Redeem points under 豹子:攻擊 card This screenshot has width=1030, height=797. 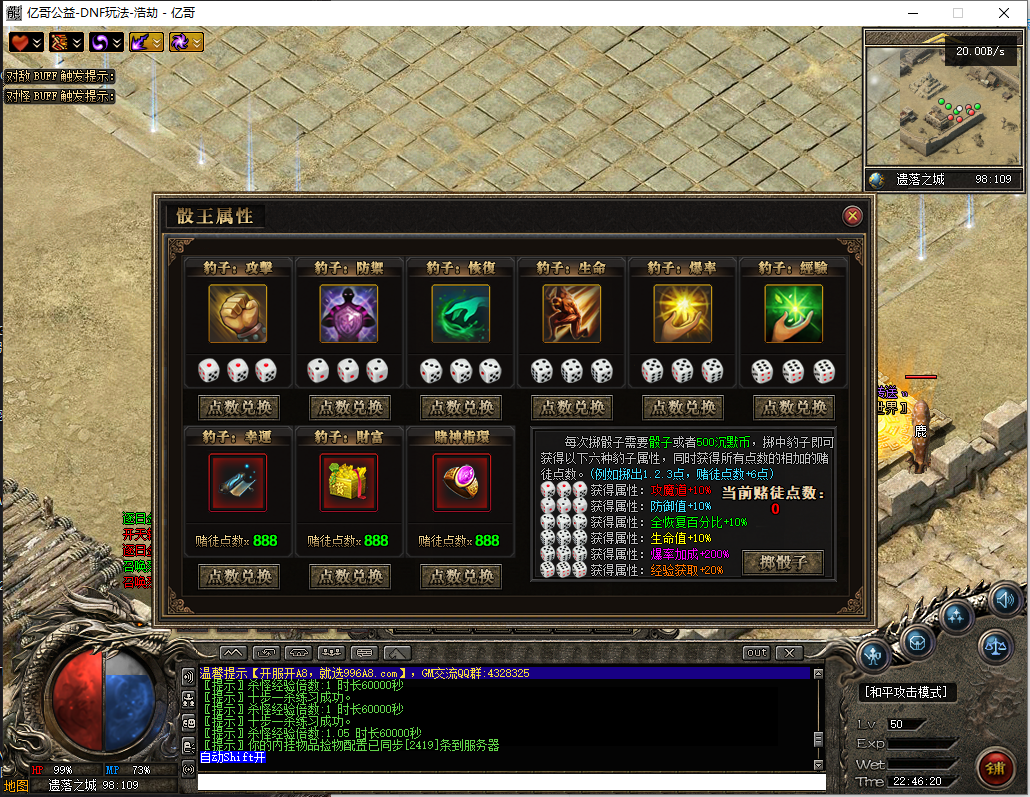(238, 408)
